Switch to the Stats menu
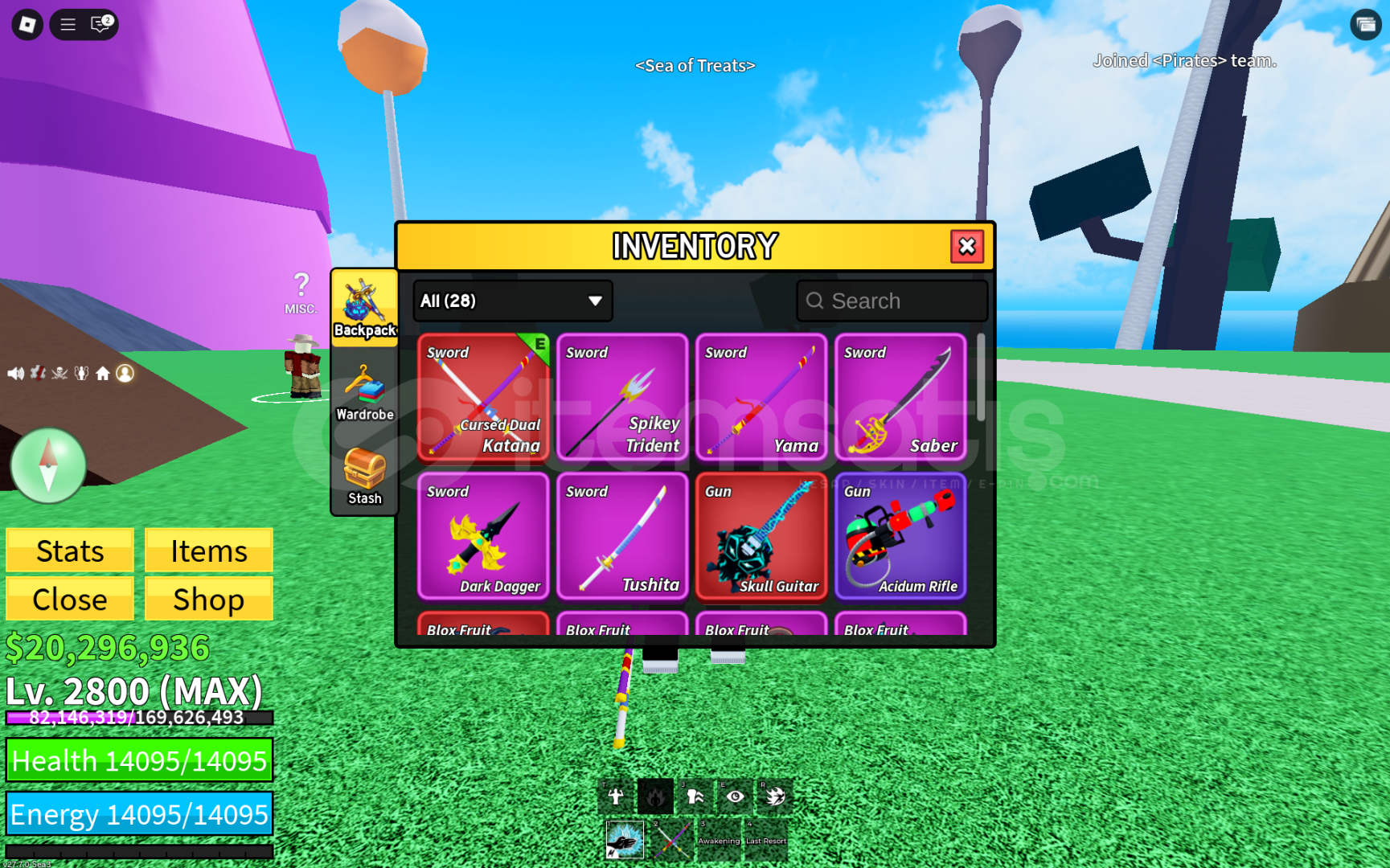 [x=69, y=551]
